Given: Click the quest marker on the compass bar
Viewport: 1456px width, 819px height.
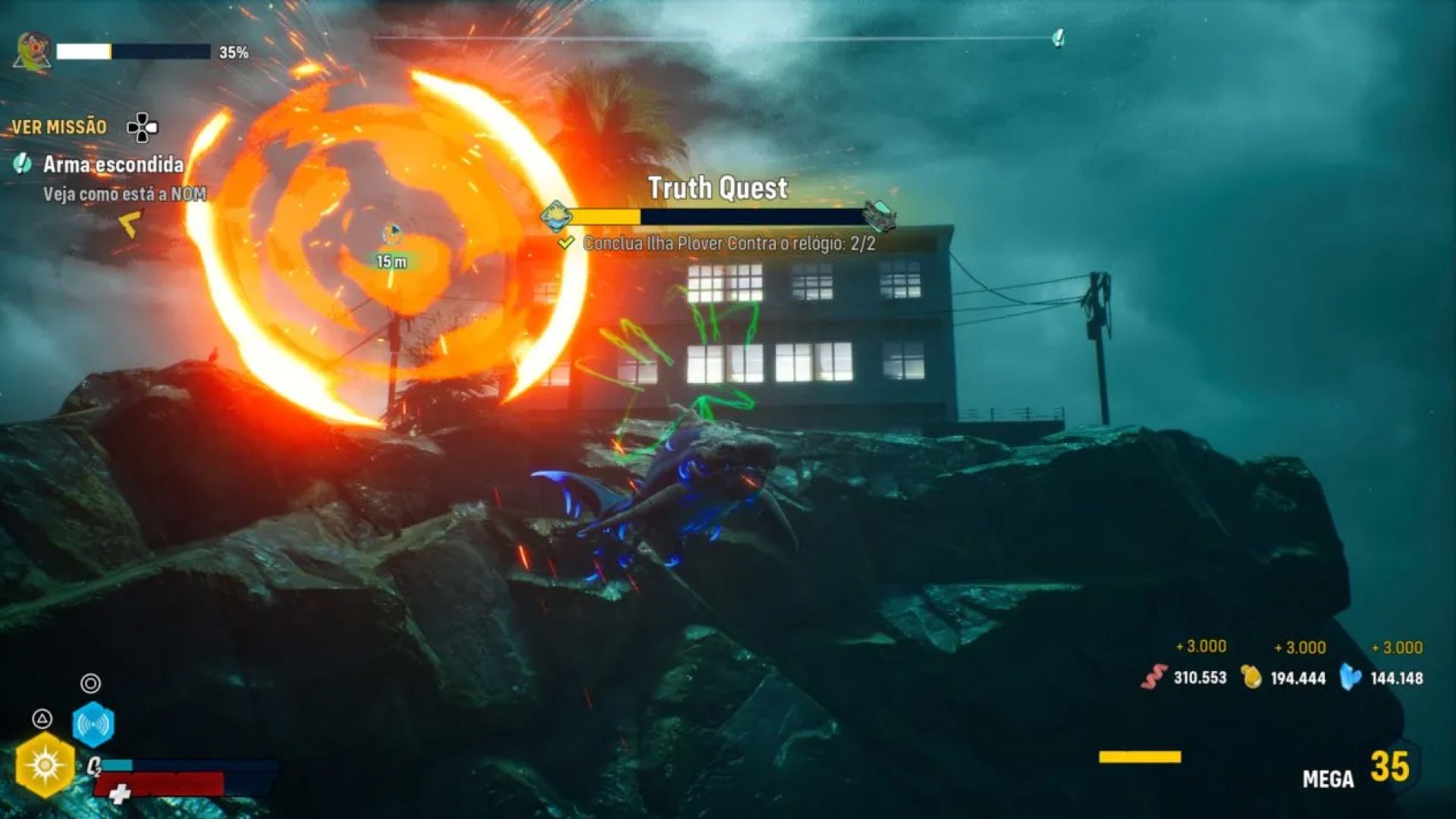Looking at the screenshot, I should click(x=1059, y=38).
